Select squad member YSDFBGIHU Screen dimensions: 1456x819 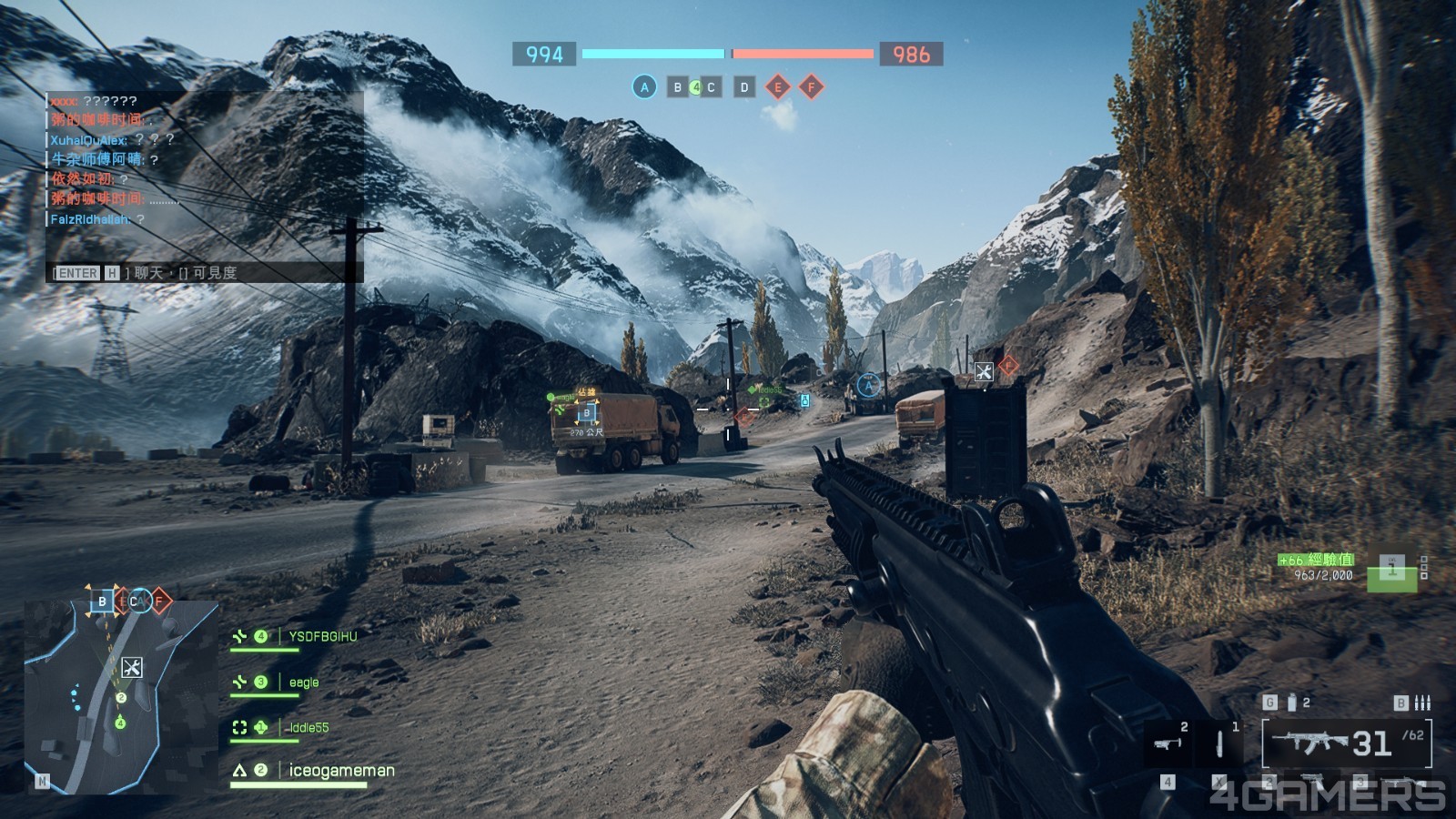[x=322, y=637]
